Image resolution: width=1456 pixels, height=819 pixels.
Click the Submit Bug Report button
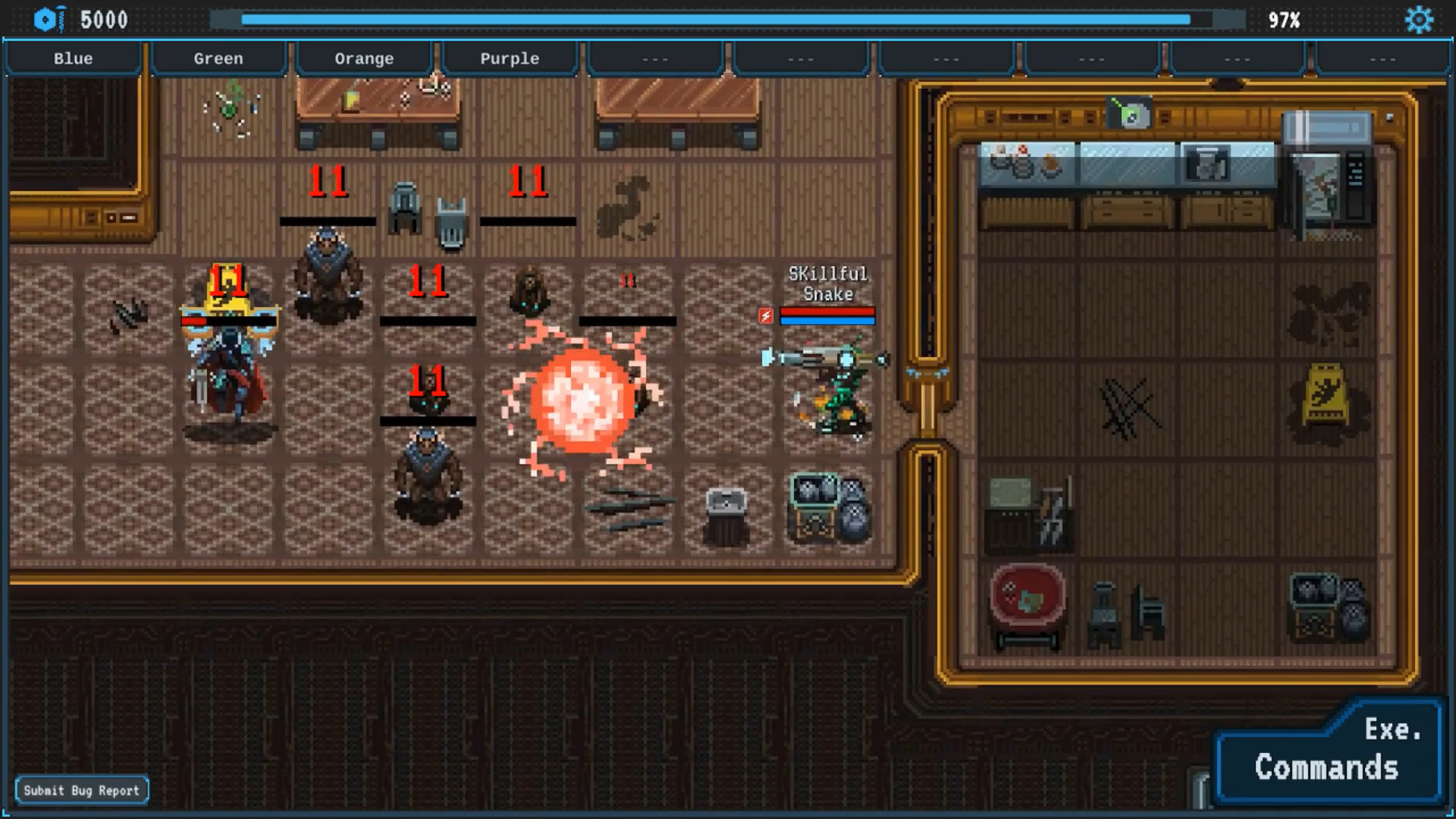pyautogui.click(x=82, y=789)
